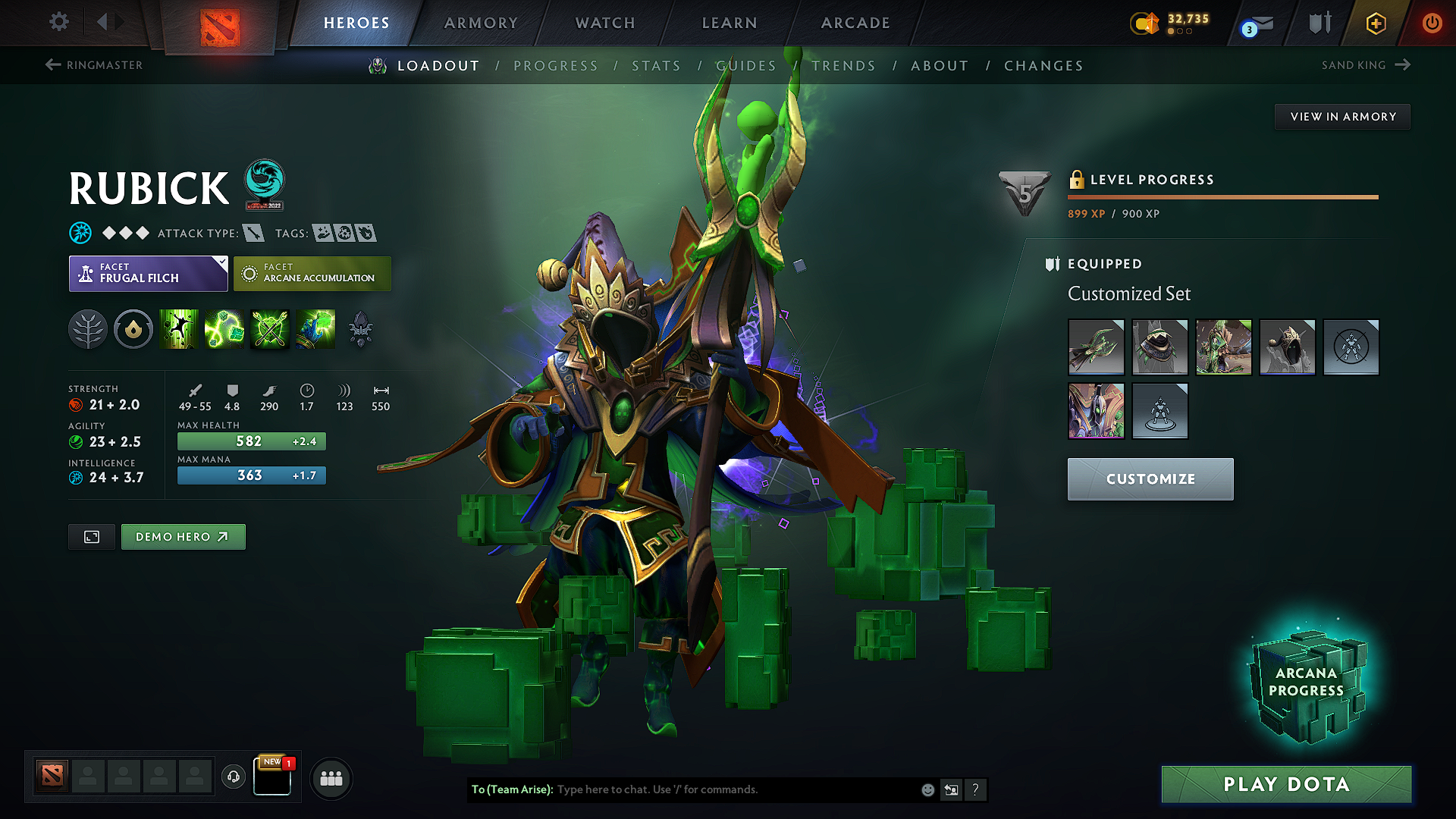The image size is (1456, 819).
Task: Open the STATS section
Action: 657,66
